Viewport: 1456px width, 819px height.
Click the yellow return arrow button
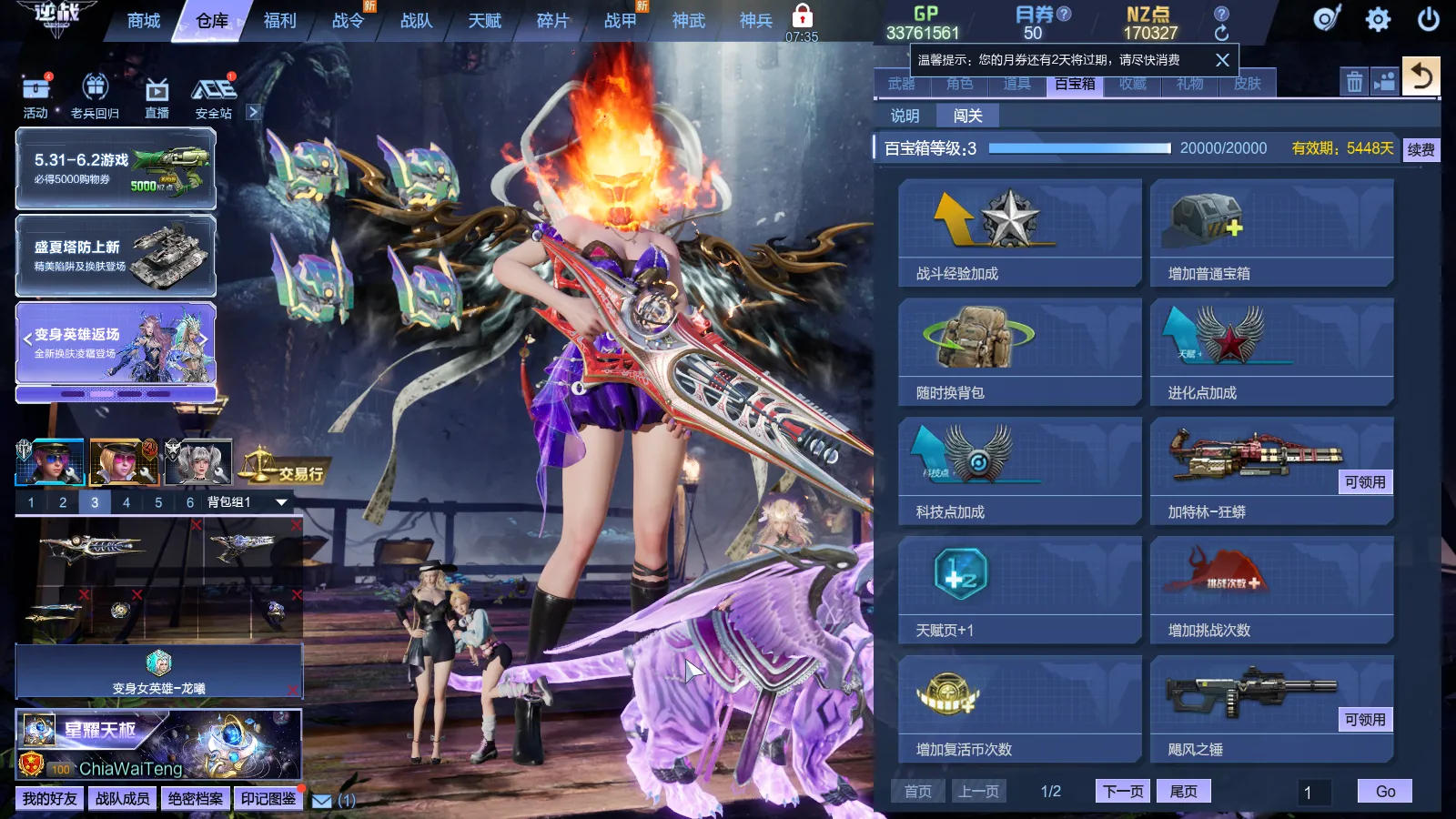(1421, 76)
